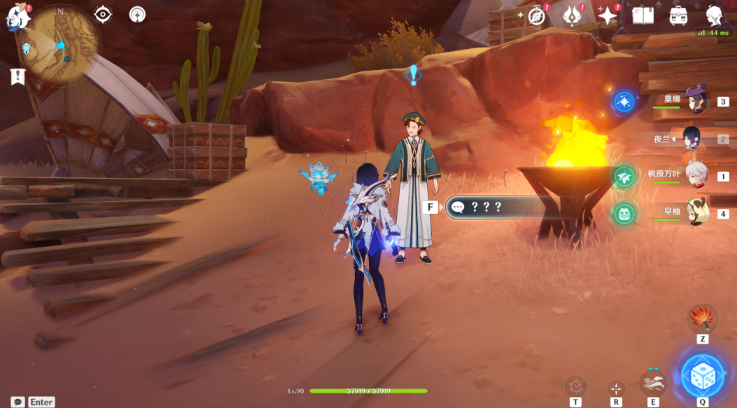Open the quest log banner icon

(x=18, y=76)
